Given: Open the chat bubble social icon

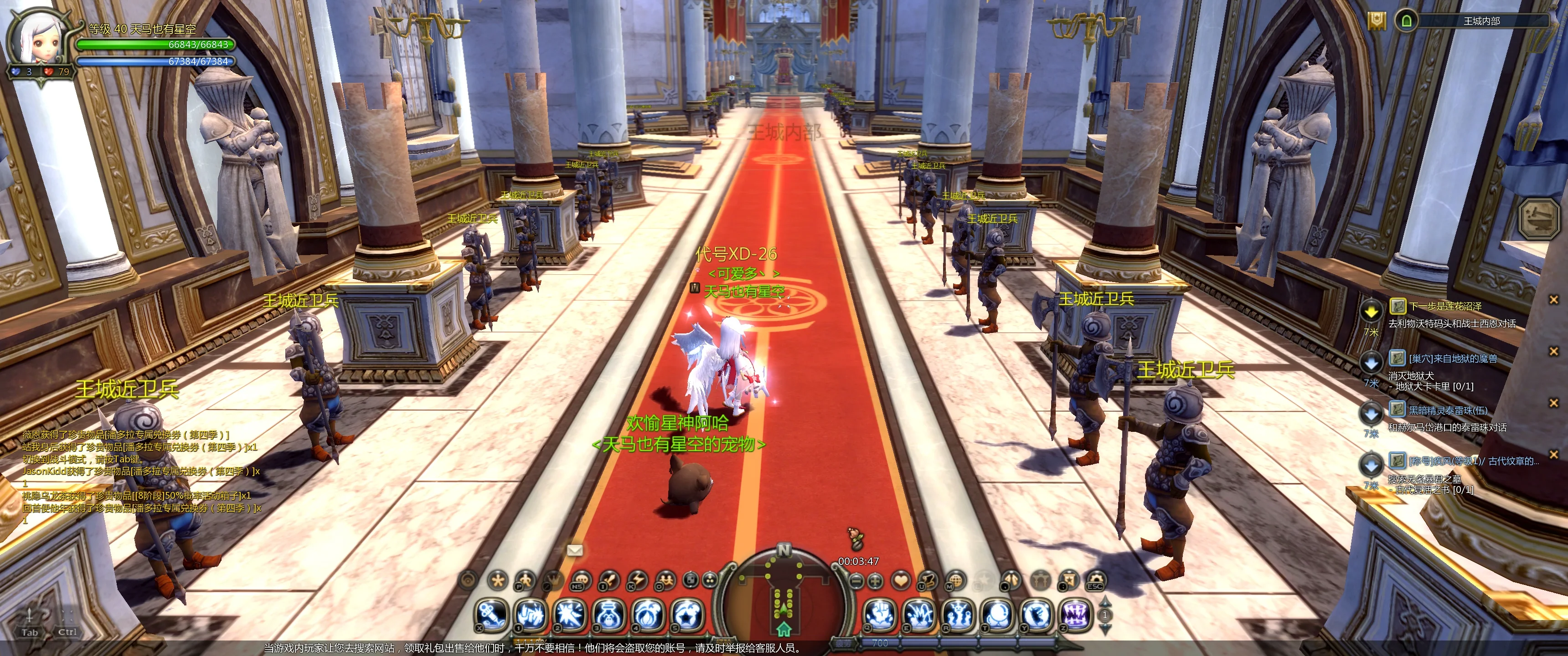Looking at the screenshot, I should pyautogui.click(x=581, y=580).
